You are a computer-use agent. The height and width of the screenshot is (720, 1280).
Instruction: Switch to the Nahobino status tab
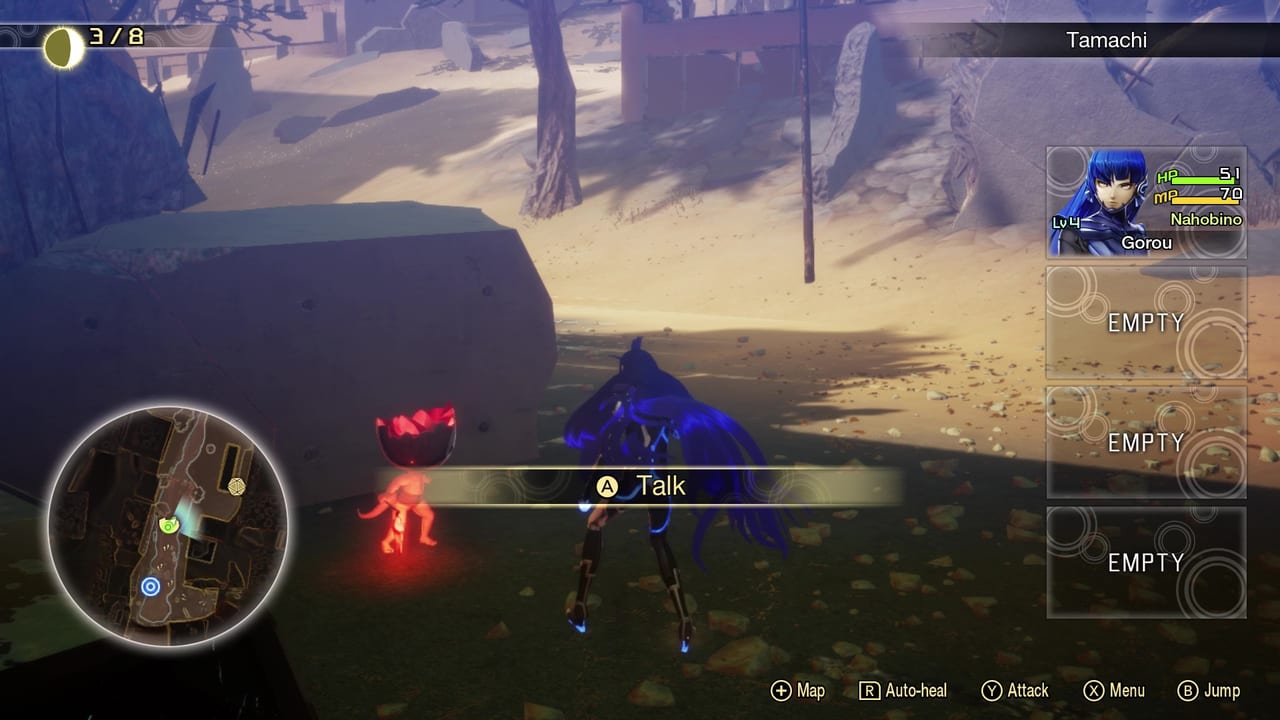(x=1207, y=221)
